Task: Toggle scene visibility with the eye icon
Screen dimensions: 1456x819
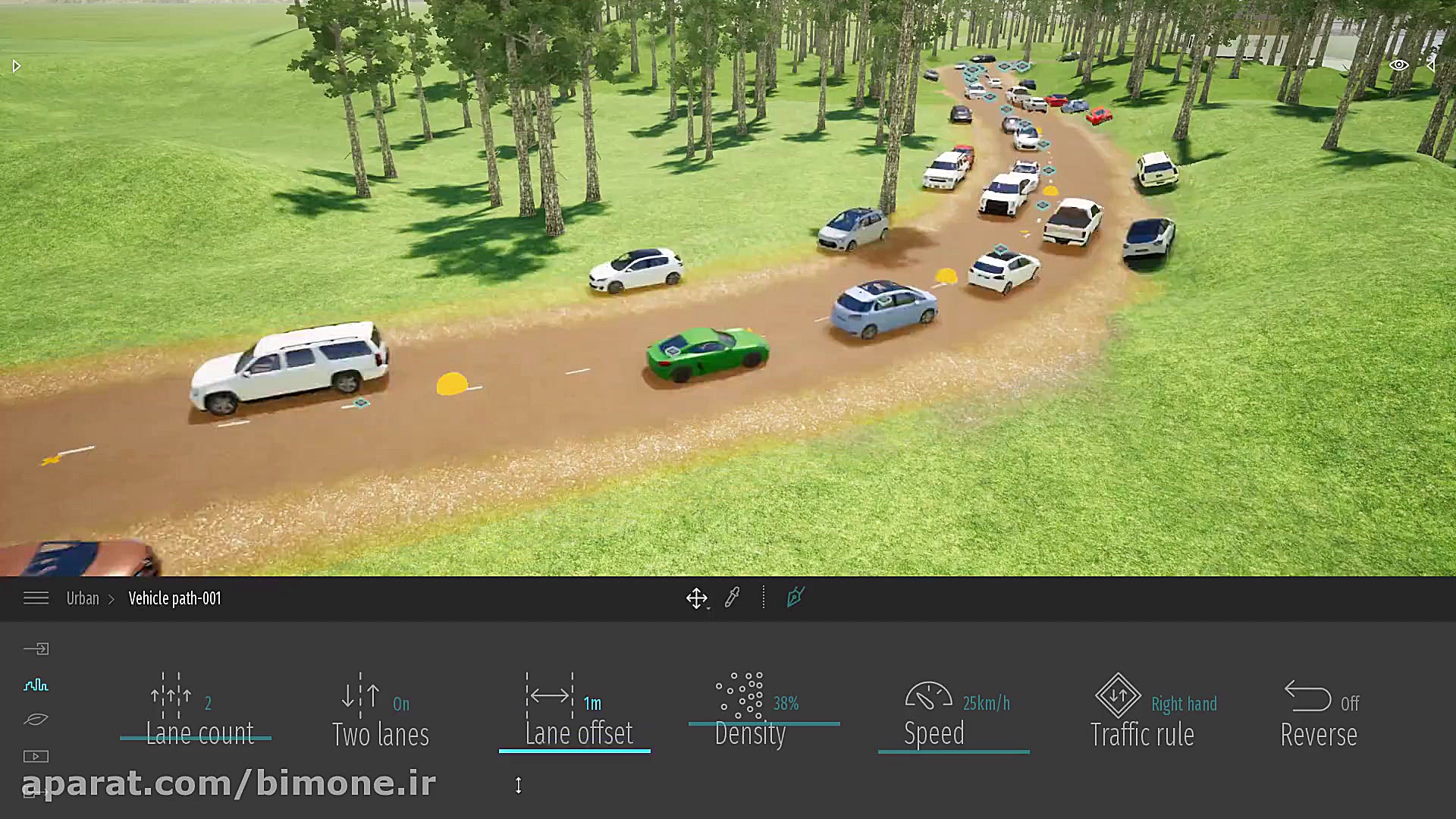Action: click(1399, 65)
